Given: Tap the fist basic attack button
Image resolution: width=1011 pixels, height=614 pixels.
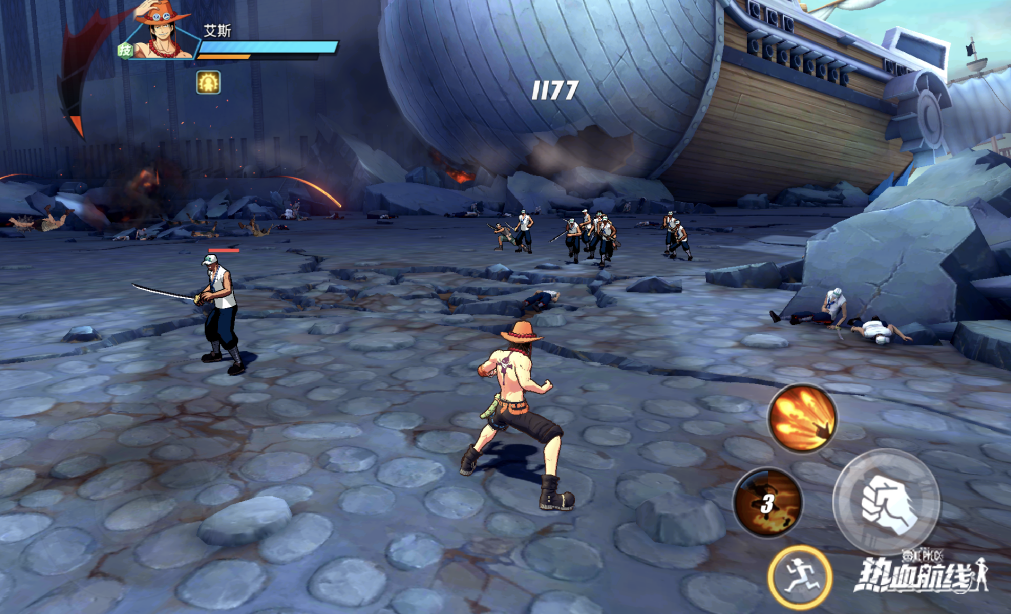Looking at the screenshot, I should (885, 501).
